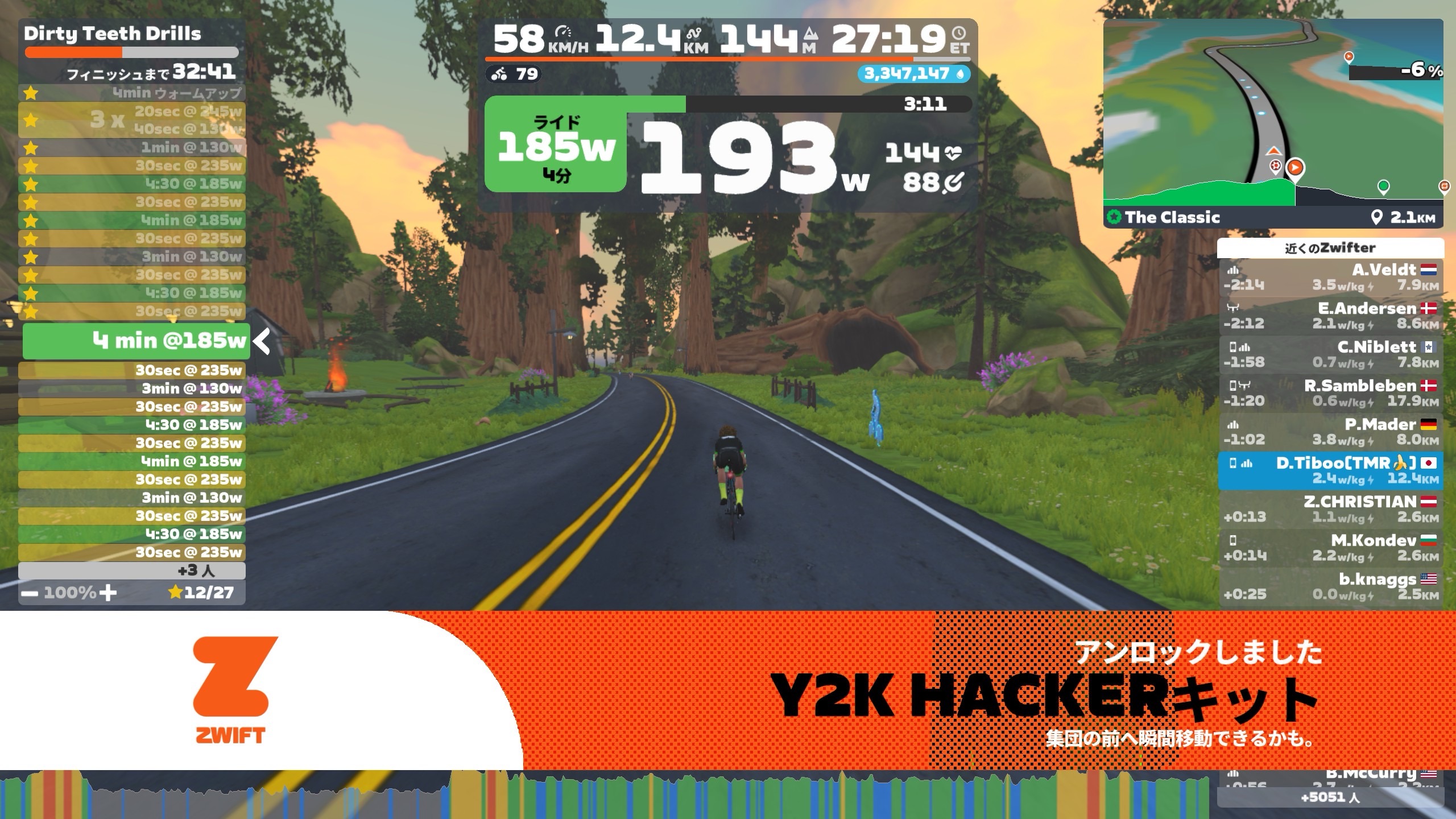This screenshot has width=1456, height=819.
Task: Collapse the workout panel with the arrow
Action: tap(262, 342)
